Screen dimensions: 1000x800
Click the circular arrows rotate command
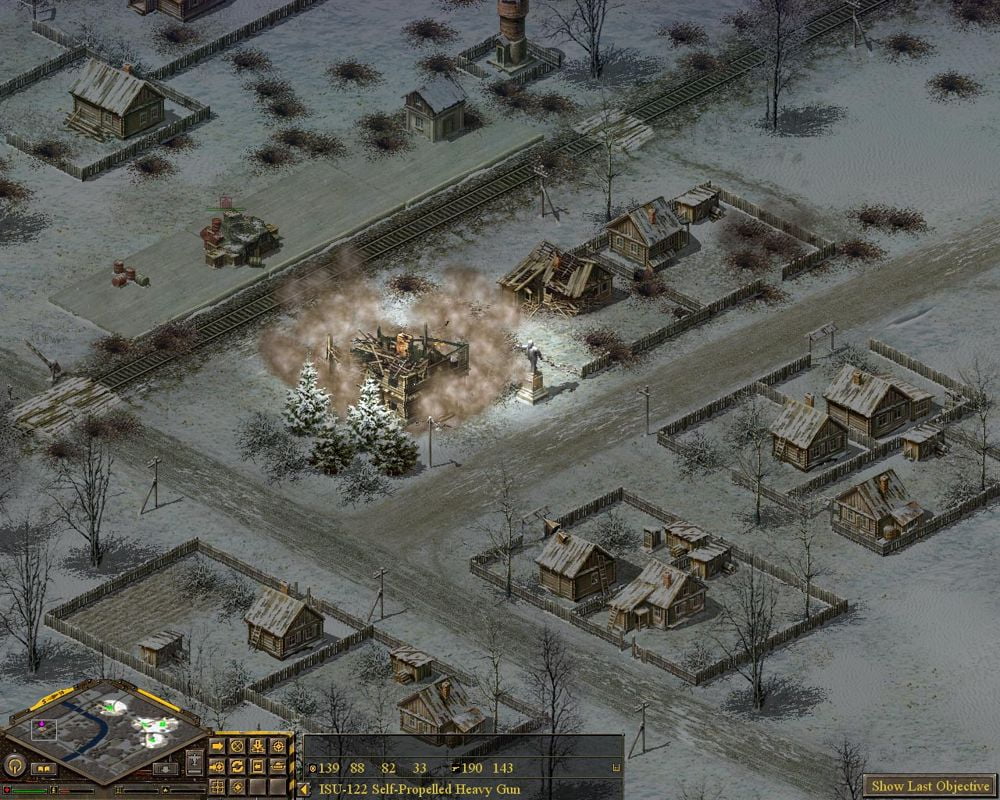pyautogui.click(x=237, y=767)
